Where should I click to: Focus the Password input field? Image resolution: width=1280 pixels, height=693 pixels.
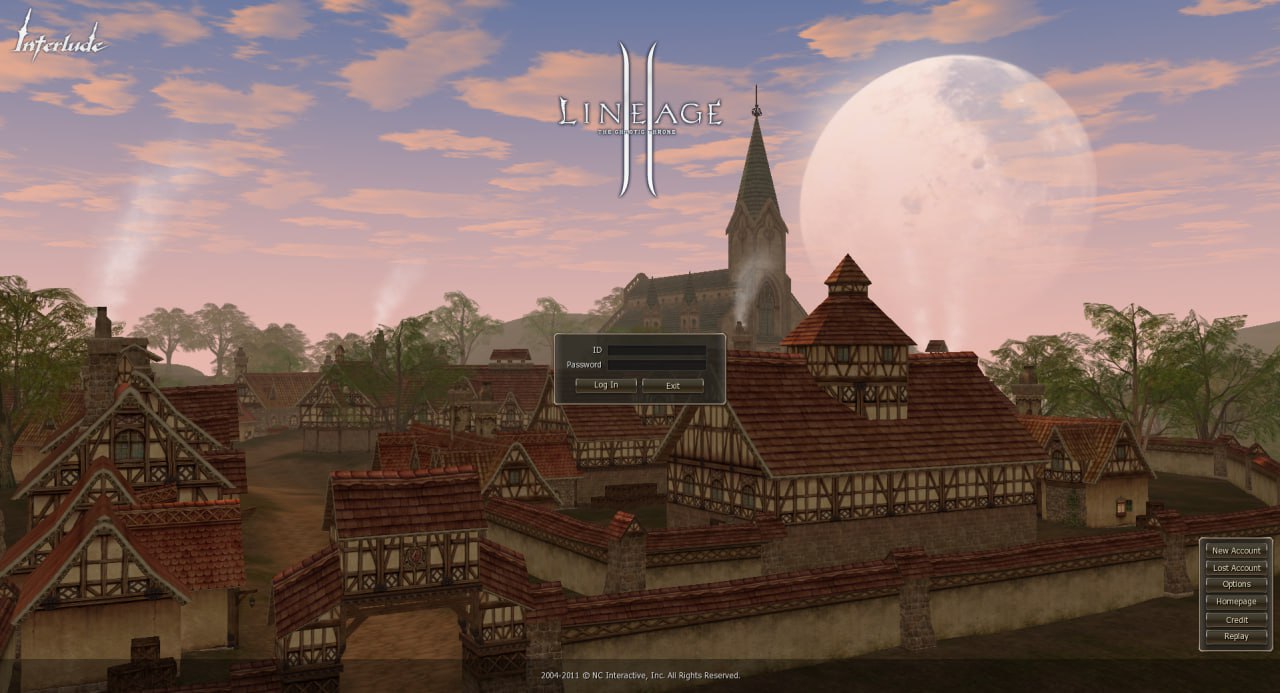point(656,365)
